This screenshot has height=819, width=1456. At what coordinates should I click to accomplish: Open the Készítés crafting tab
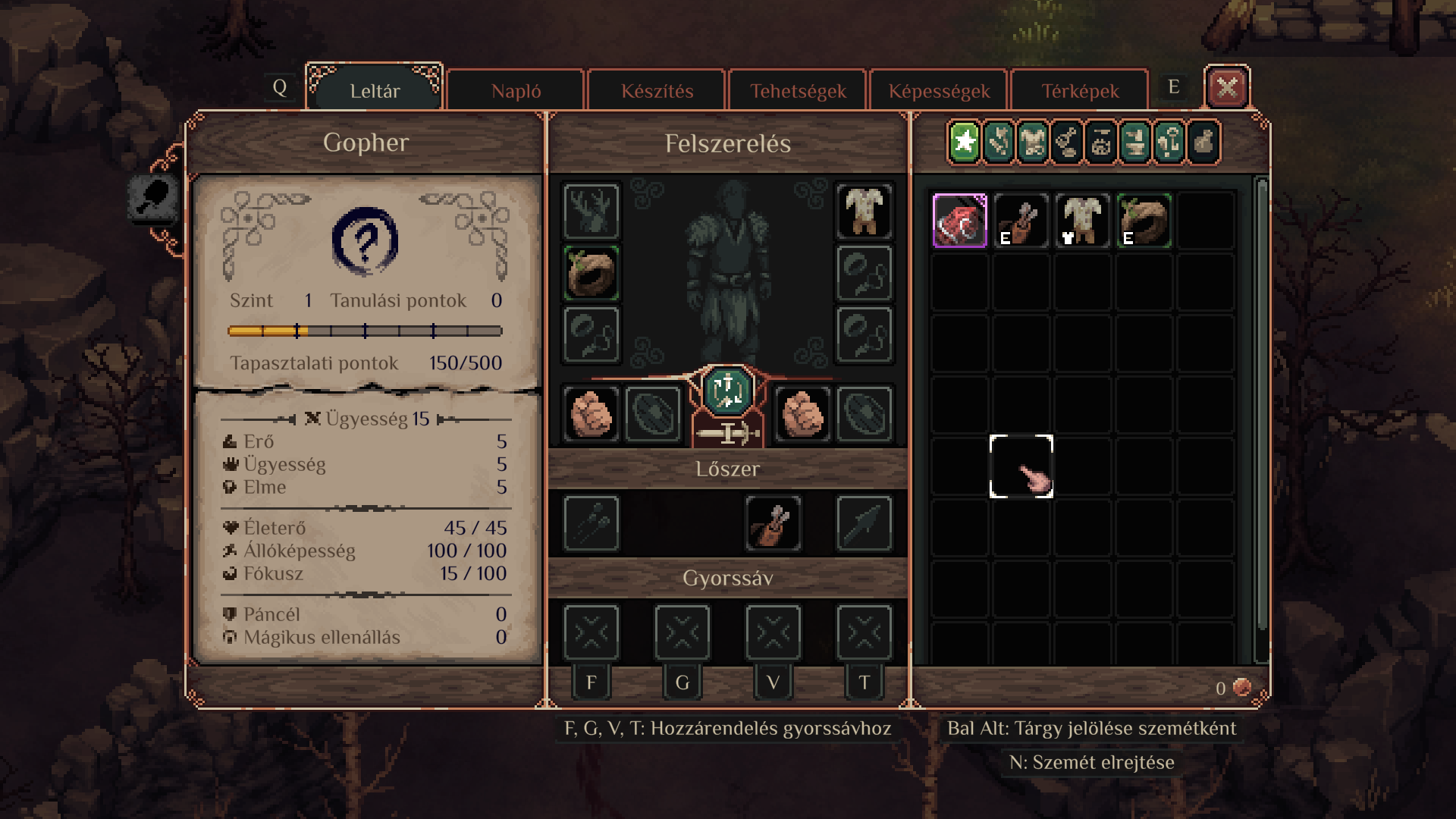(x=657, y=91)
